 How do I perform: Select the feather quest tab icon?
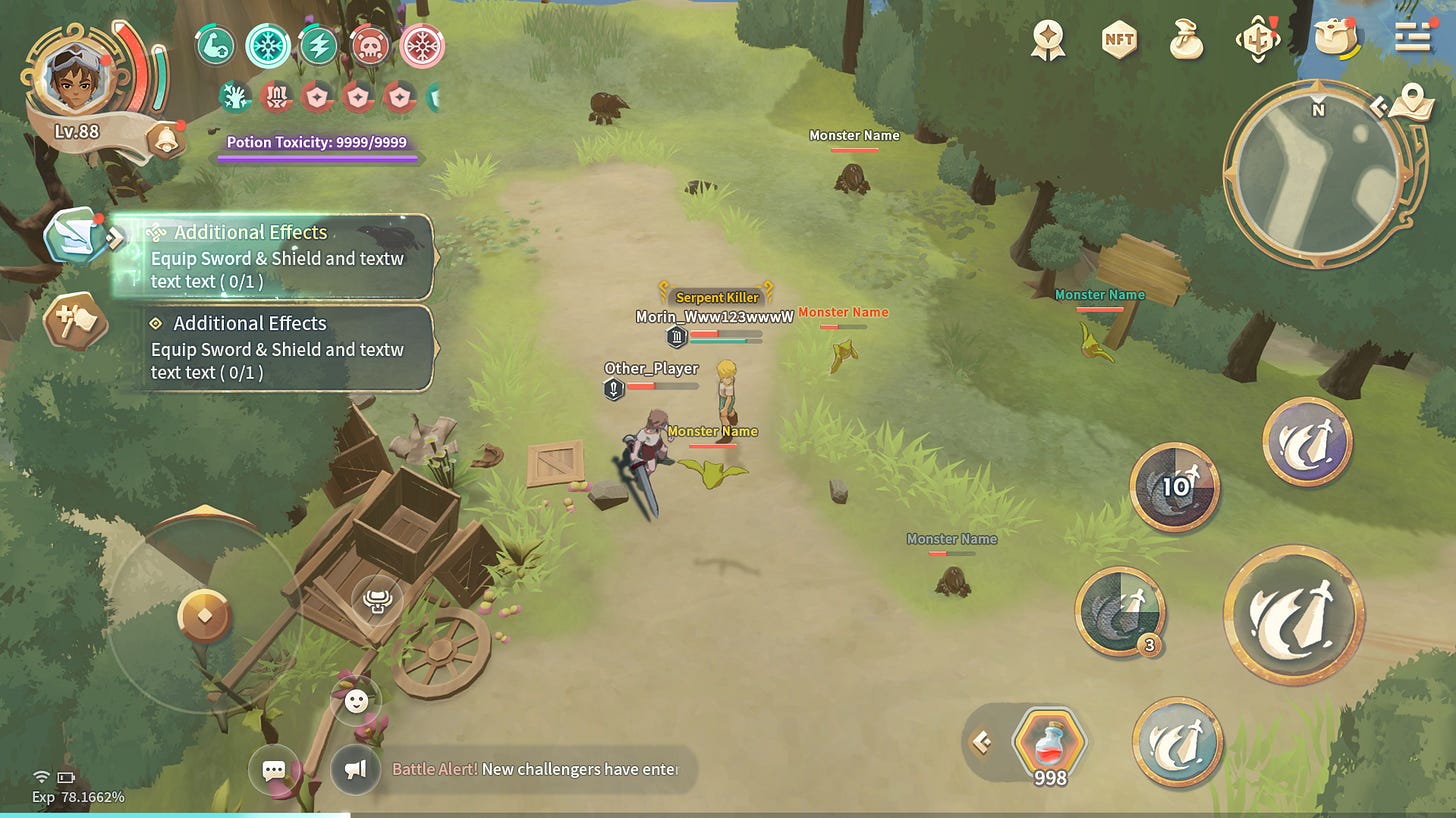(76, 237)
